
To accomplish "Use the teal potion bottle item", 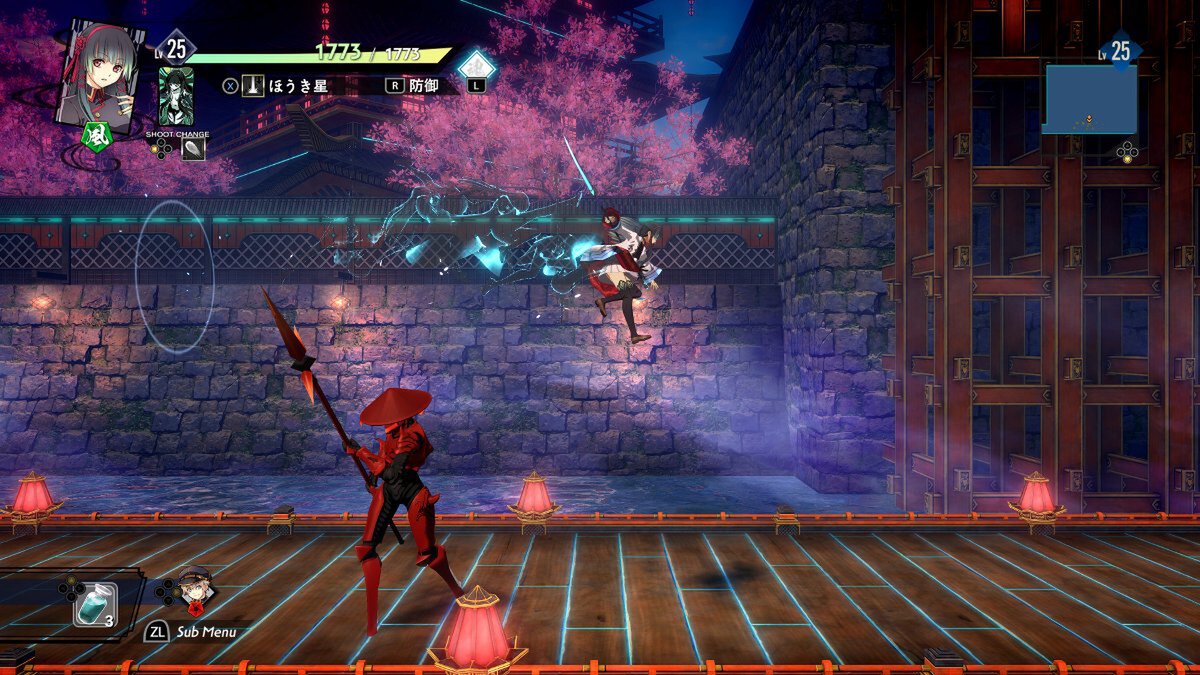I will [x=96, y=603].
